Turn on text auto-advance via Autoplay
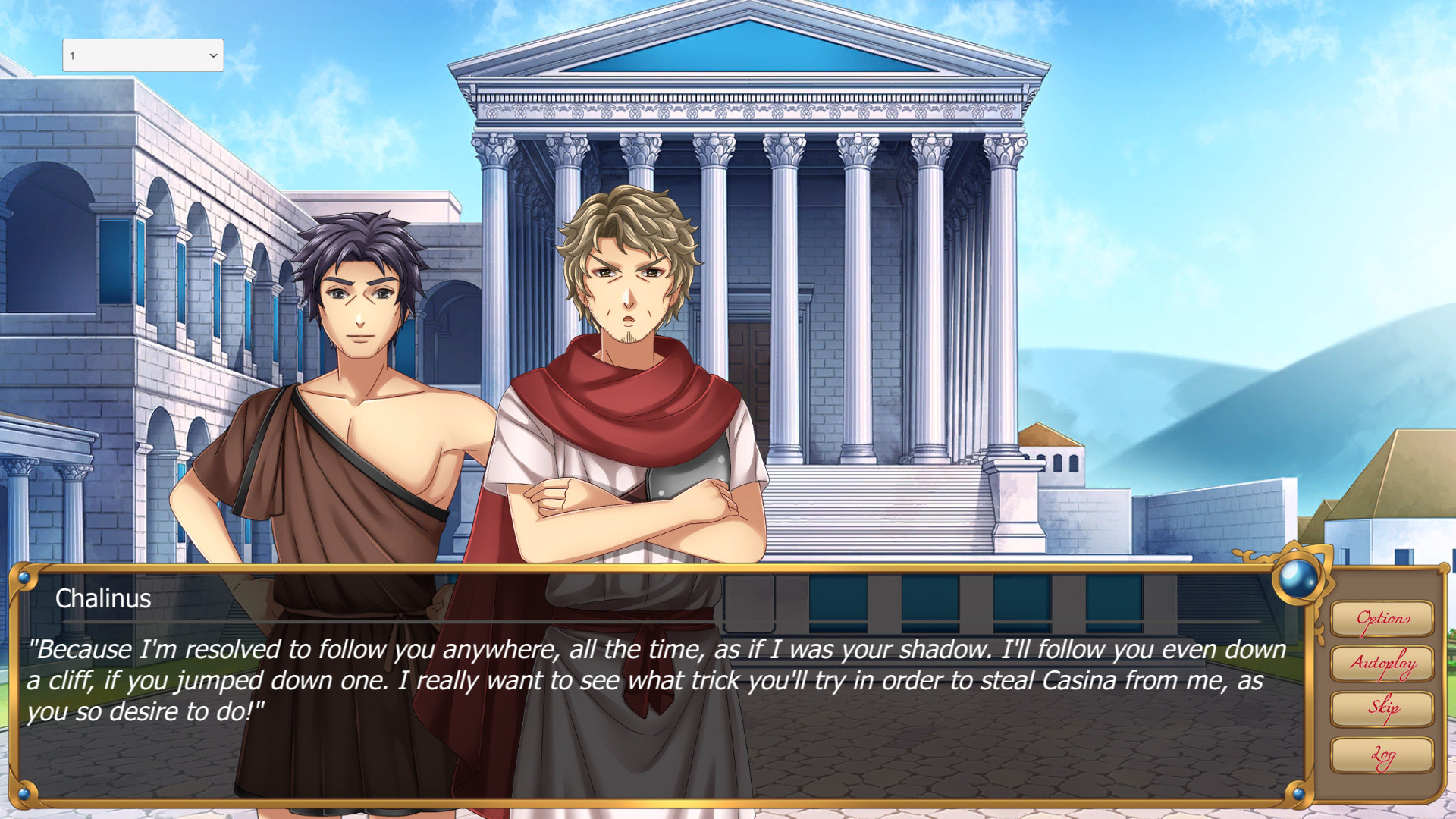 (1382, 662)
